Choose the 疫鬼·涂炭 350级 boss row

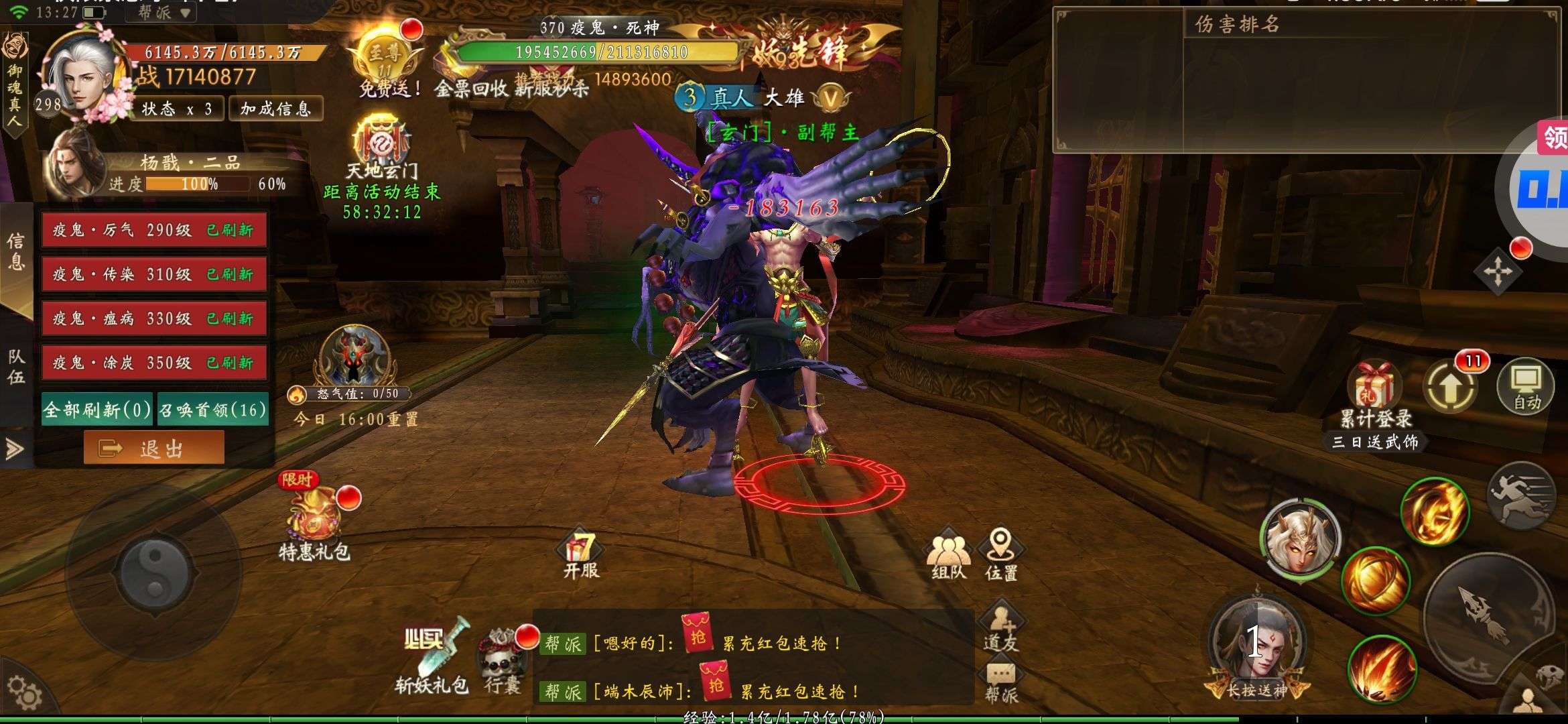(154, 363)
